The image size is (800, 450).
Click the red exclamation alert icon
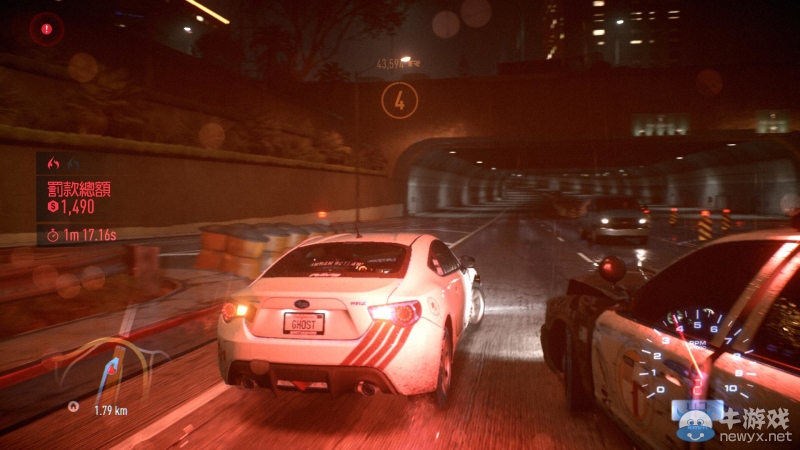[47, 29]
